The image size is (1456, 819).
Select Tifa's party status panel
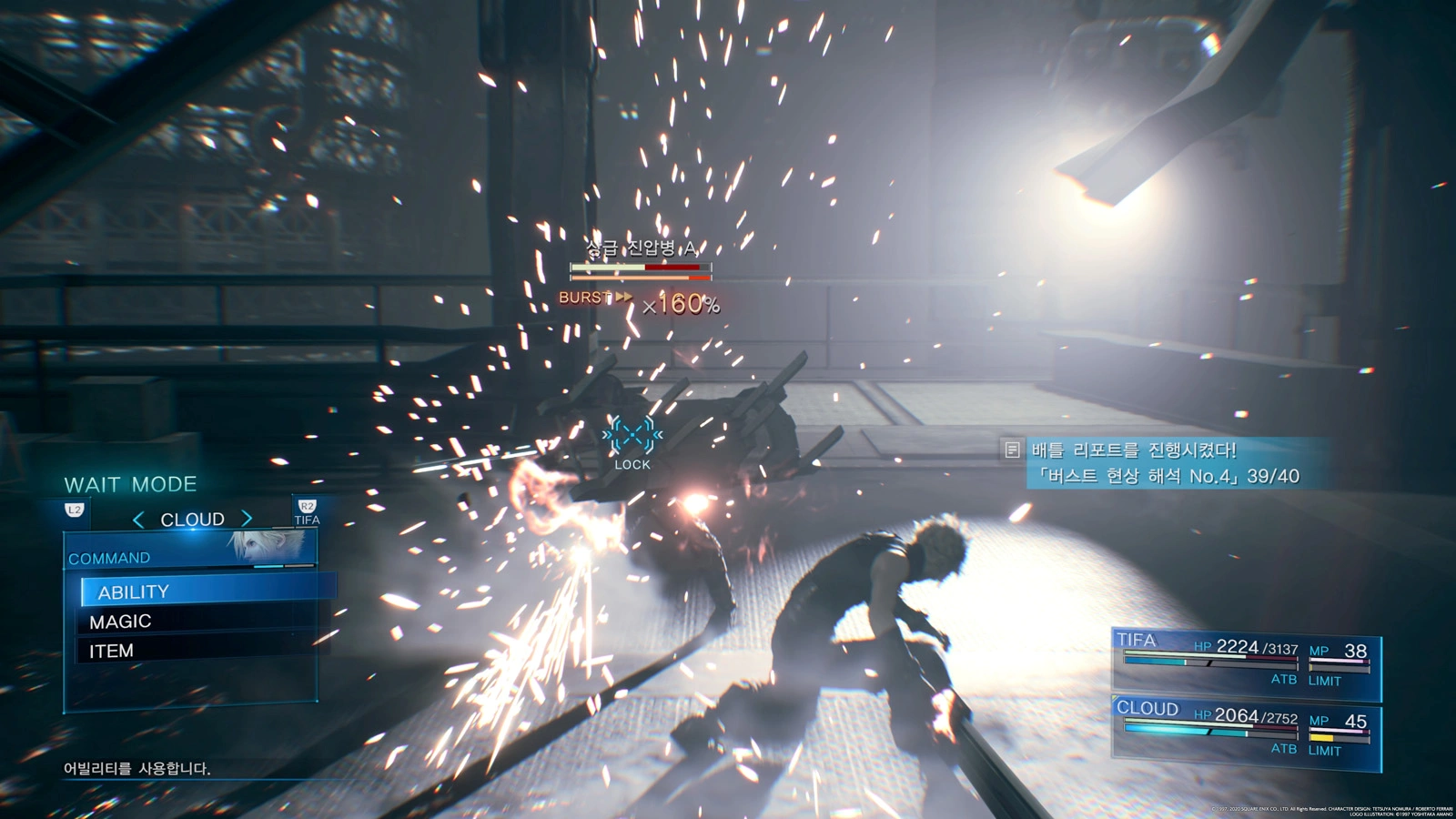pyautogui.click(x=1245, y=662)
